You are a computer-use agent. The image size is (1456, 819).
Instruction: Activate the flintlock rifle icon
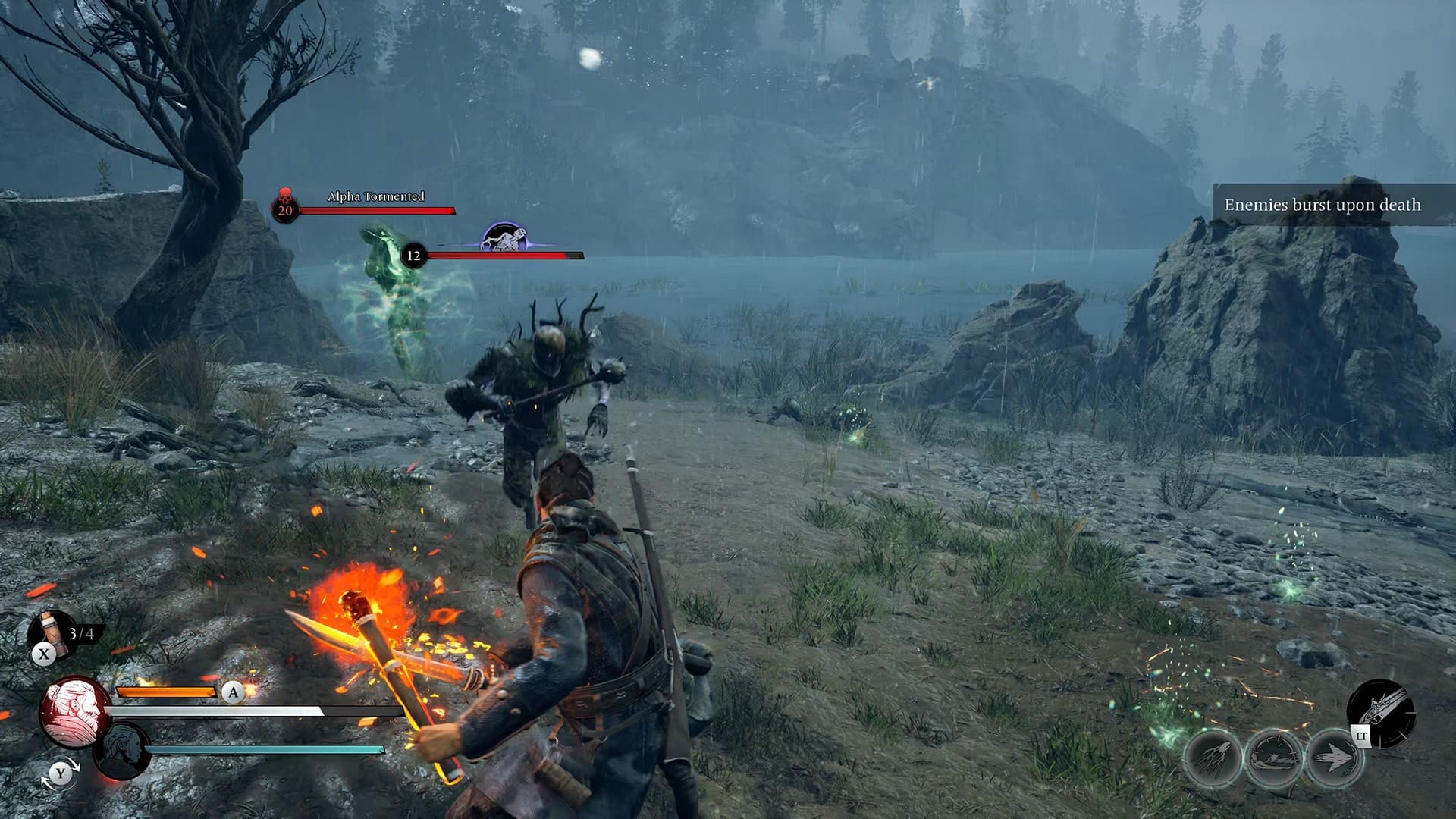point(1382,711)
